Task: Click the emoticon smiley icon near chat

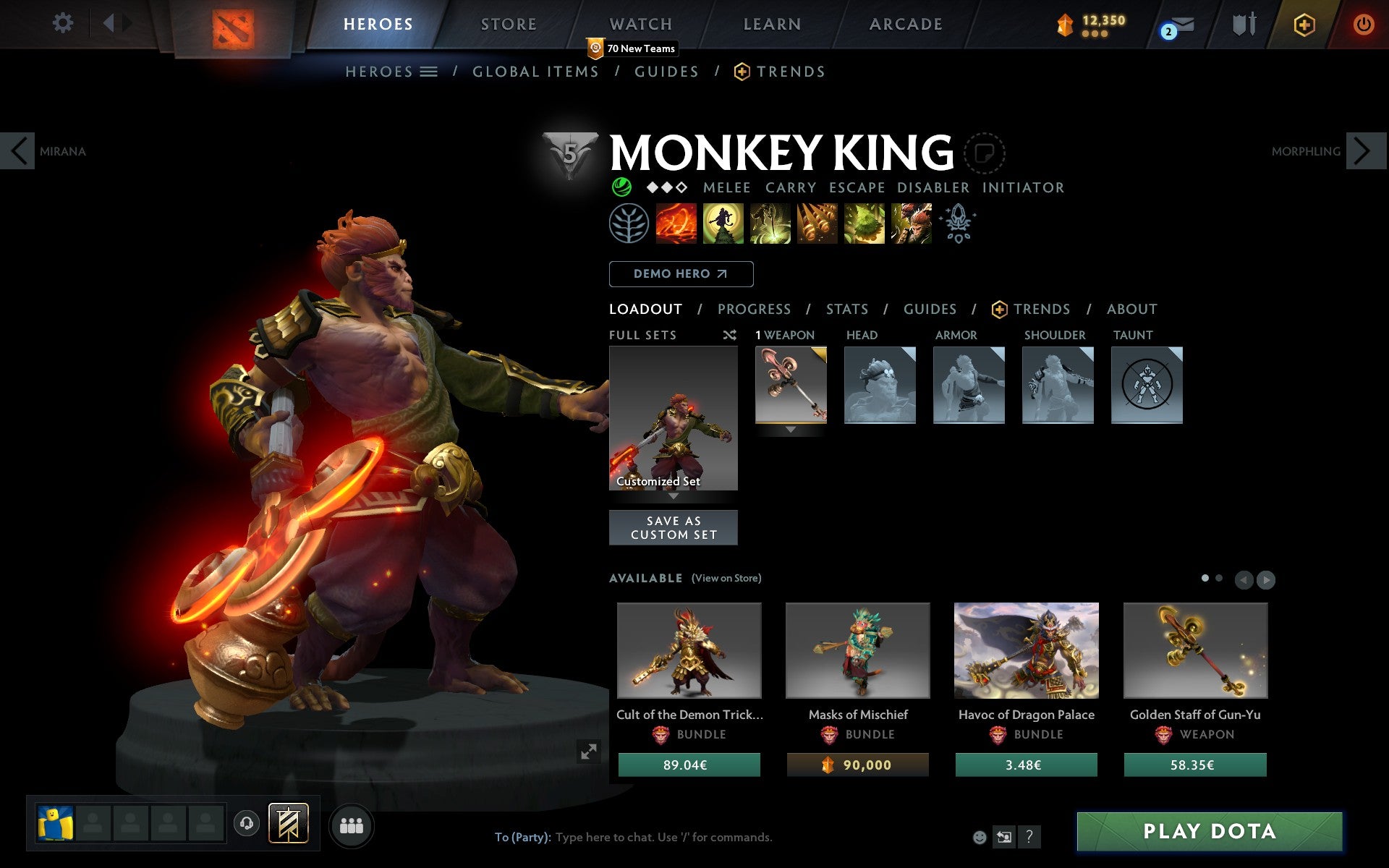Action: [x=981, y=837]
